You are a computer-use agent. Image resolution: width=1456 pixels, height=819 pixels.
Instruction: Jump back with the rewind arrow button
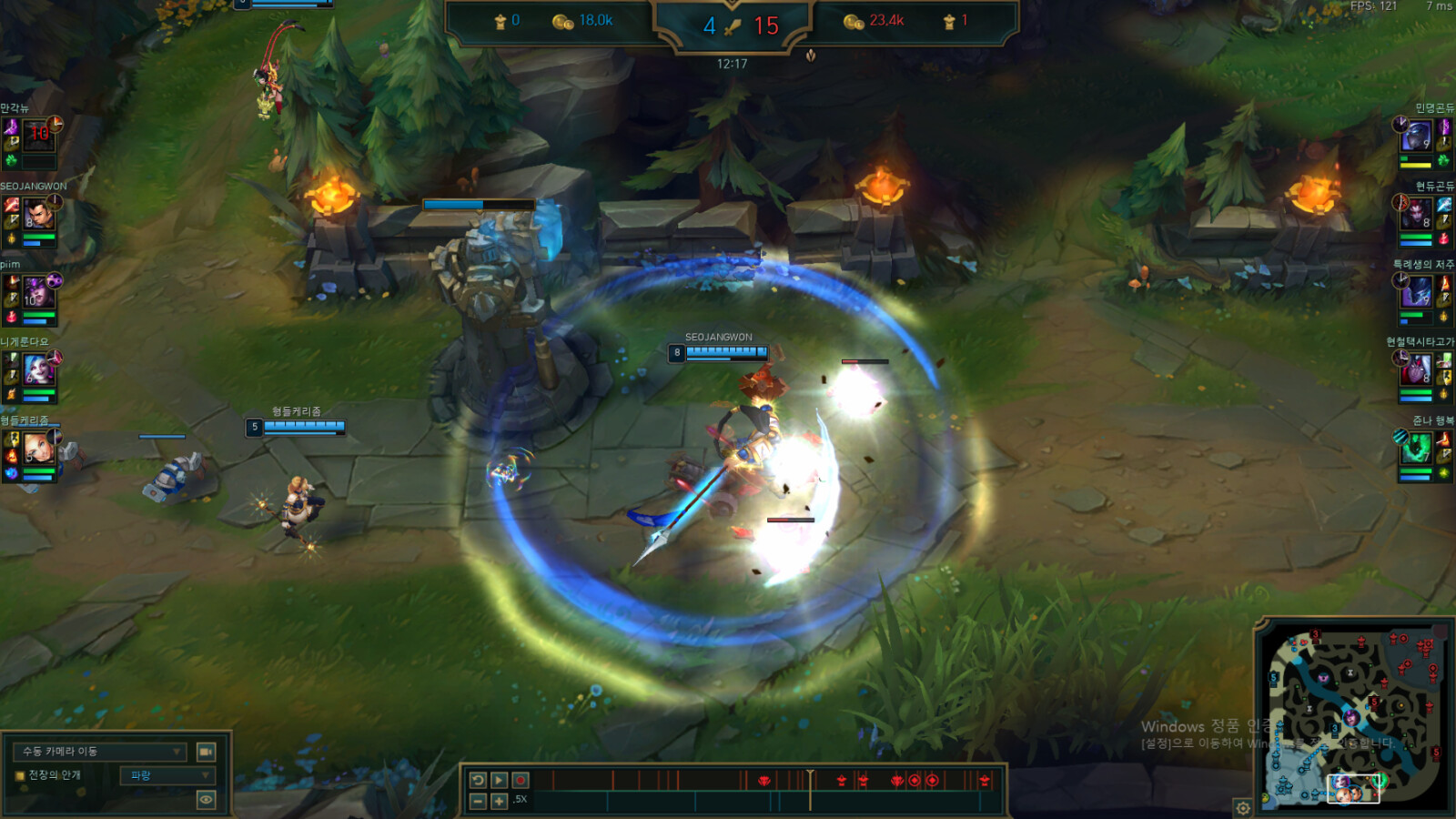click(x=478, y=780)
